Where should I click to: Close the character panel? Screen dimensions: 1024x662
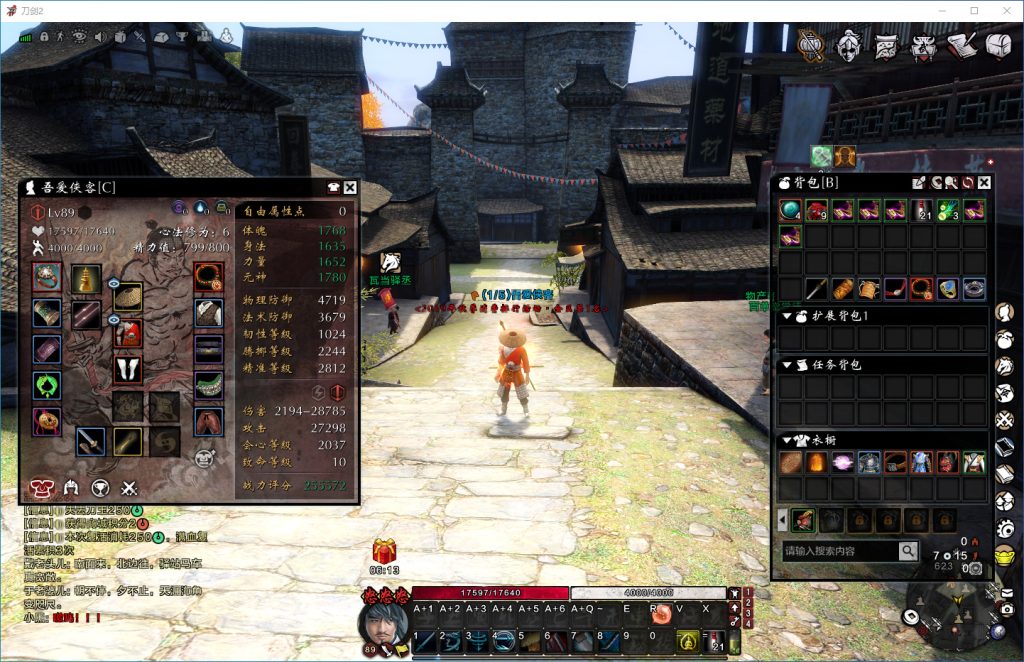coord(350,187)
